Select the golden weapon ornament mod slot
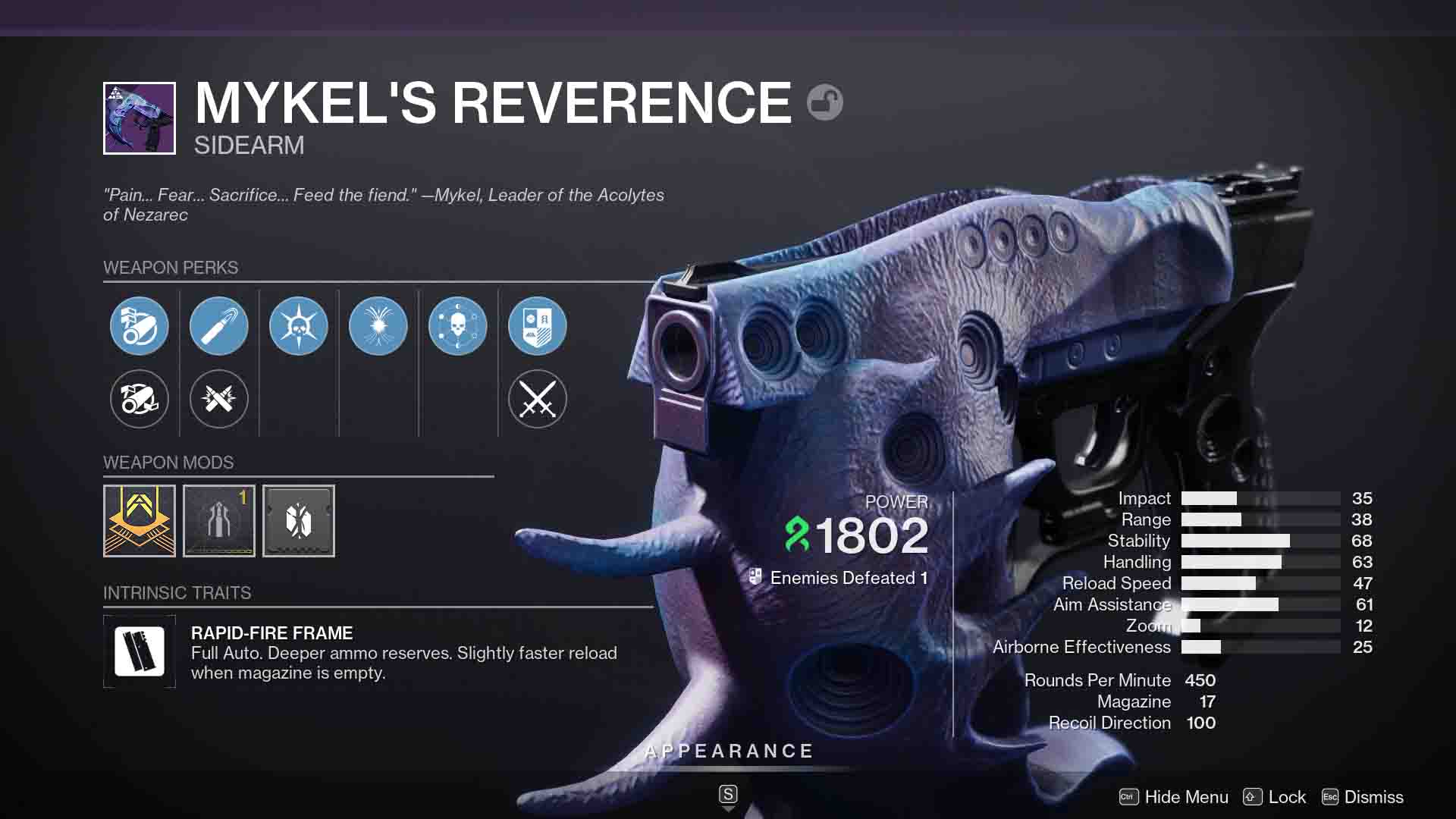The image size is (1456, 819). (140, 520)
